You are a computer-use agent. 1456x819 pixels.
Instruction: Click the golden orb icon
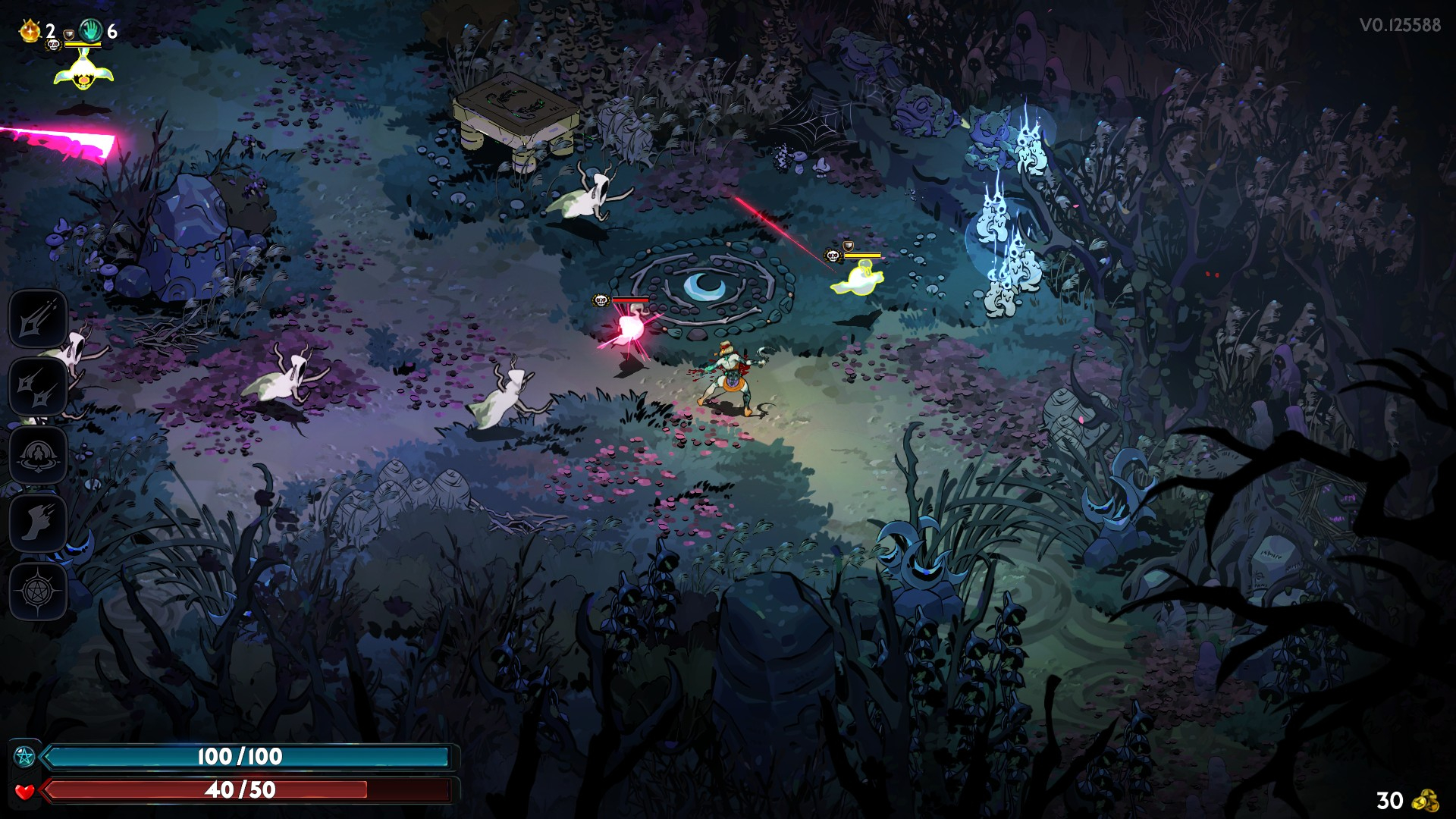click(x=30, y=31)
